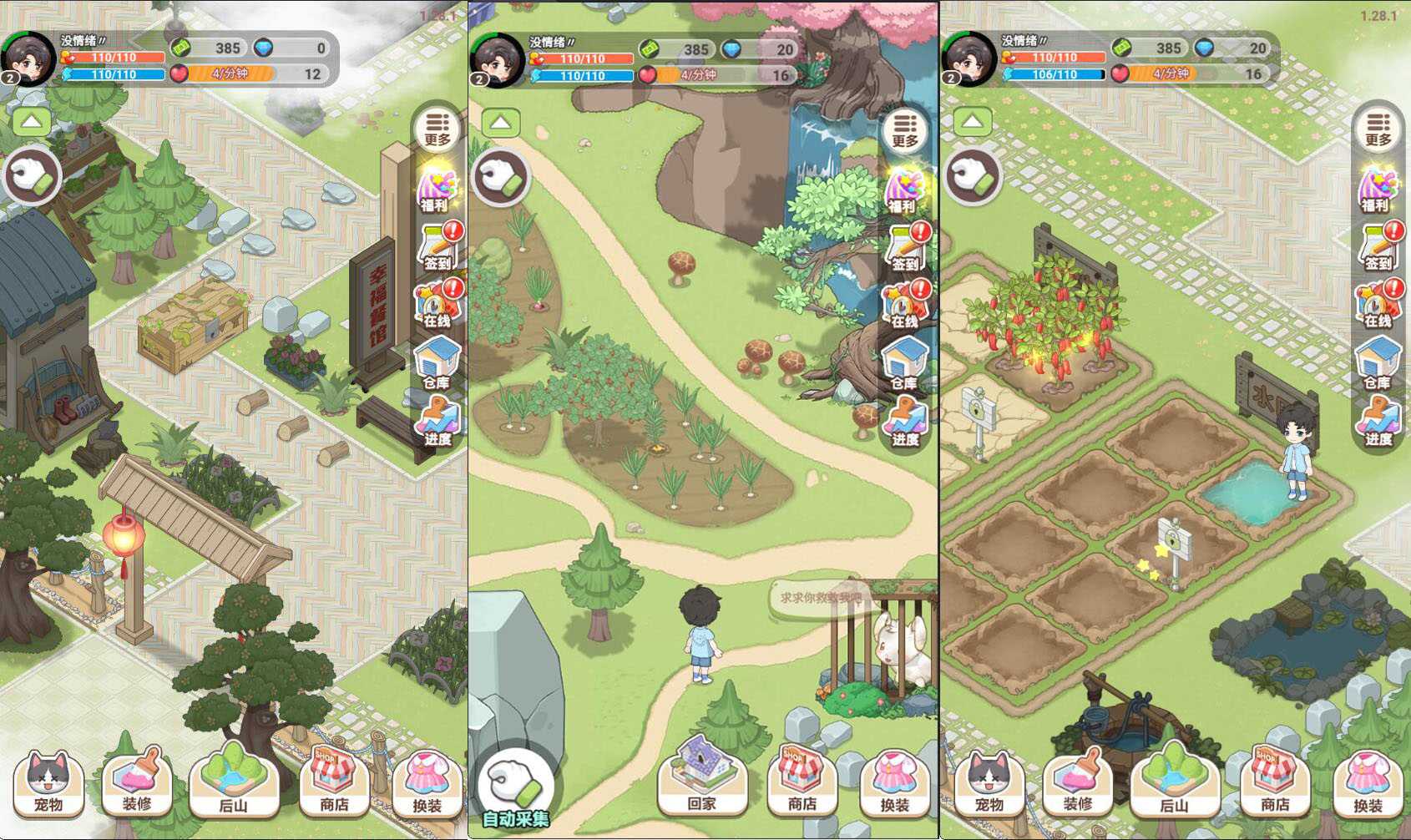Screen dimensions: 1411x840
Task: Open 商店 shop on the mountain forest screen
Action: tap(802, 782)
